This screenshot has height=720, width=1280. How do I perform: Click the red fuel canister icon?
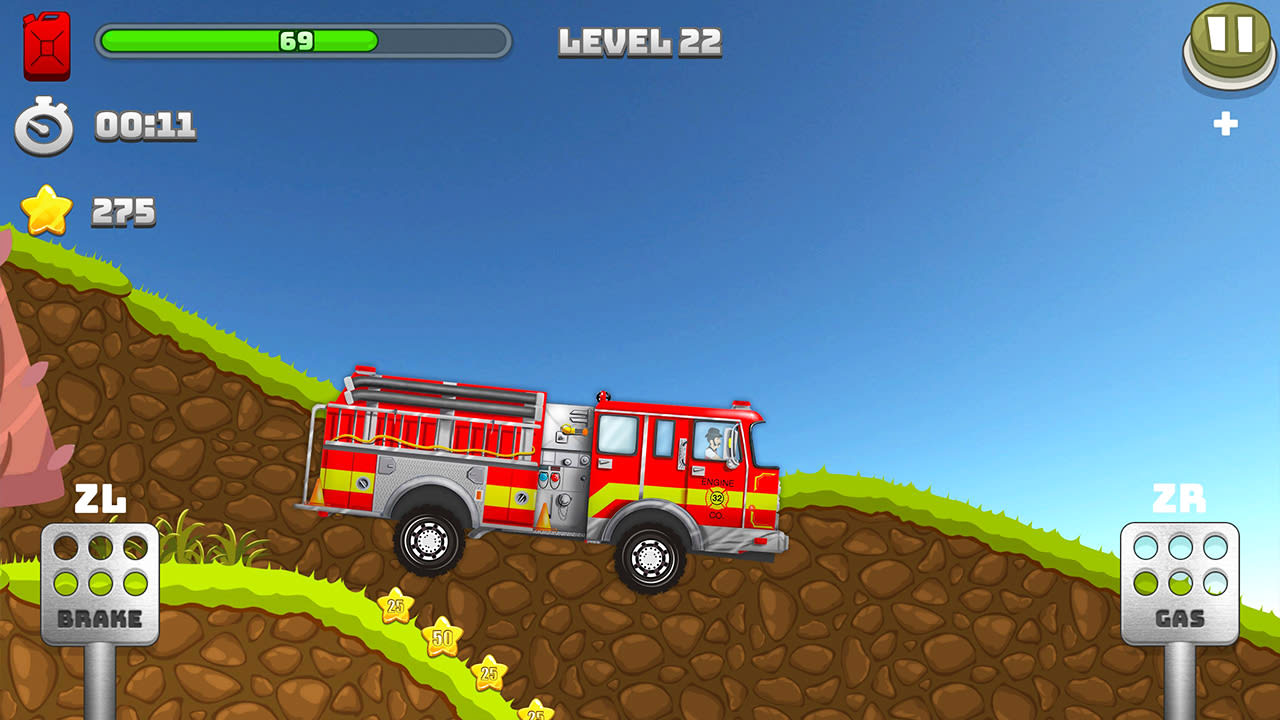pos(45,44)
